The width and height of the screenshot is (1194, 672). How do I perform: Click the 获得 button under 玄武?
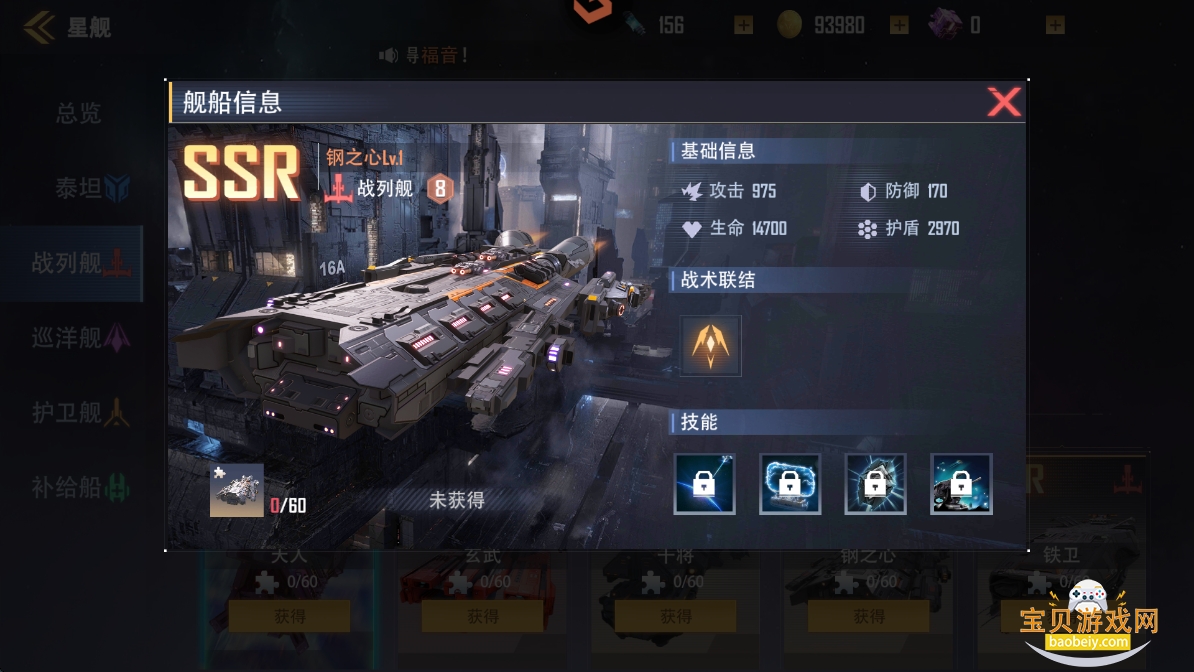[x=482, y=616]
